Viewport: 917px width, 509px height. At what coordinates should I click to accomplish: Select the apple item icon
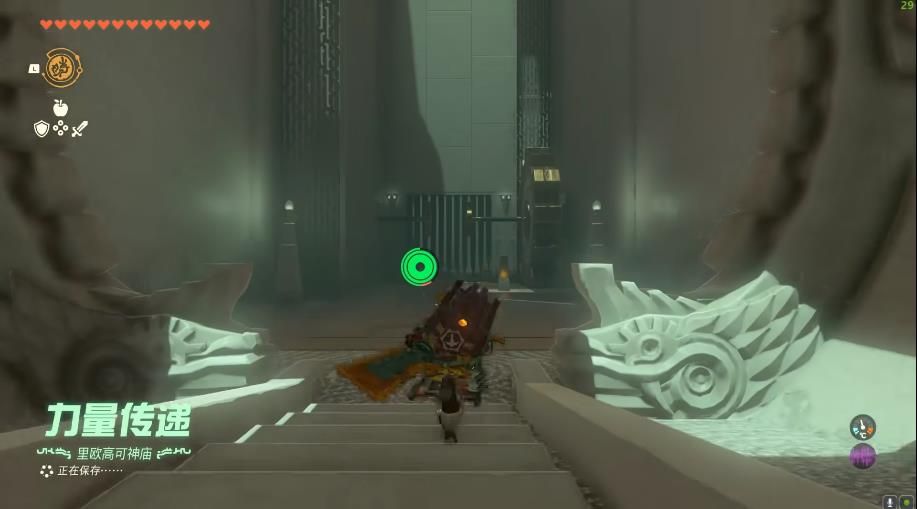[60, 108]
